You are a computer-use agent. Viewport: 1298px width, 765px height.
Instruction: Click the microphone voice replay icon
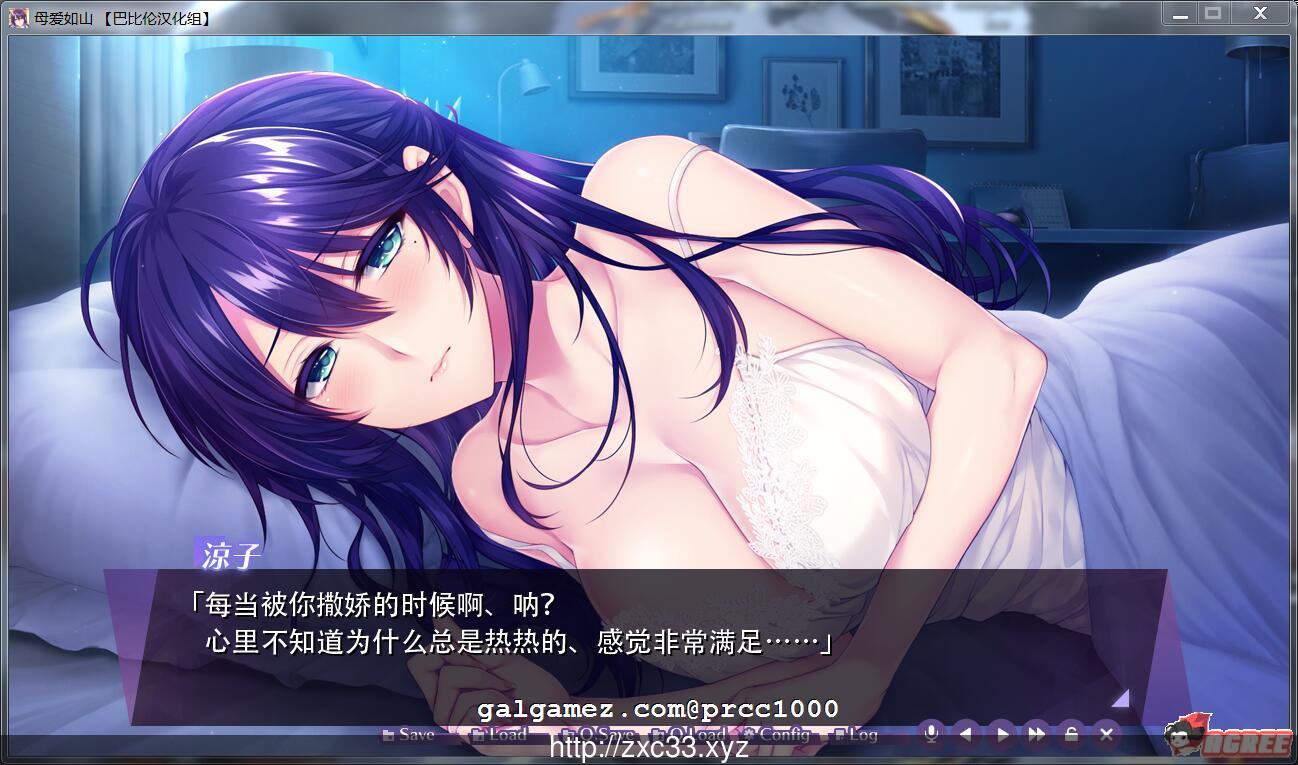(x=932, y=734)
